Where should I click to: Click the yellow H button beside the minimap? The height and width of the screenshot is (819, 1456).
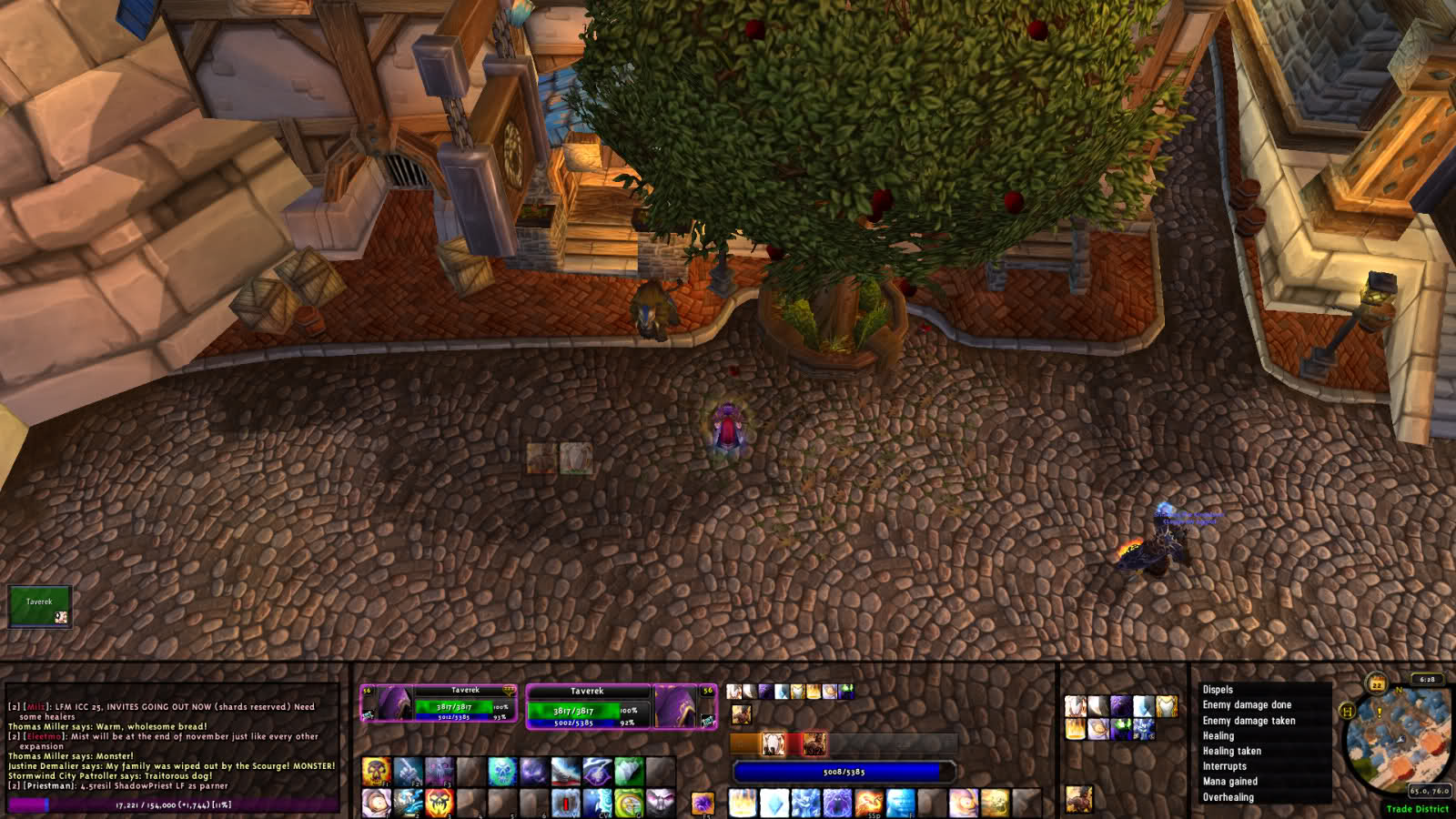tap(1348, 711)
